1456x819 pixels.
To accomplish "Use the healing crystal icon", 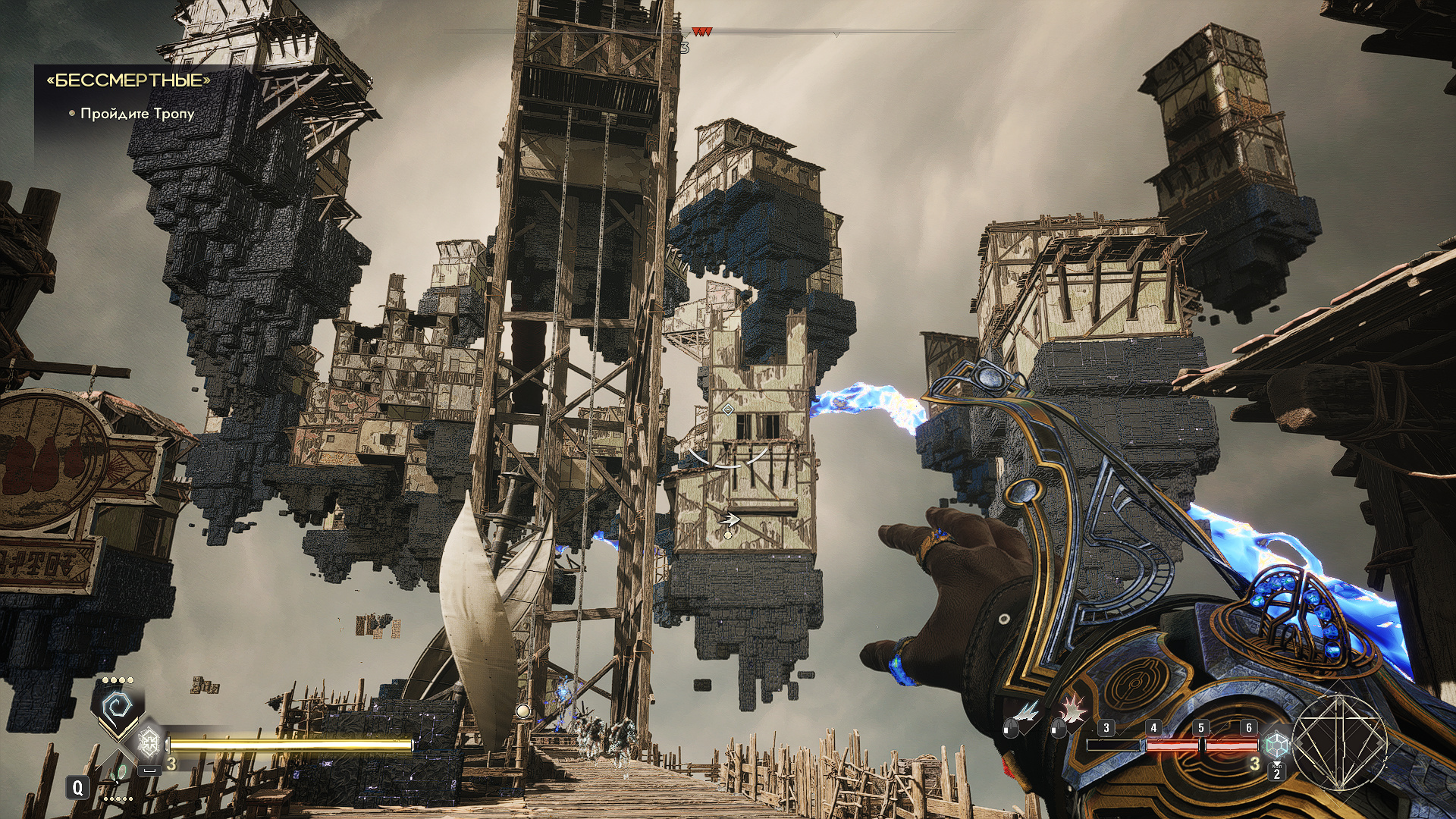I will [x=149, y=741].
